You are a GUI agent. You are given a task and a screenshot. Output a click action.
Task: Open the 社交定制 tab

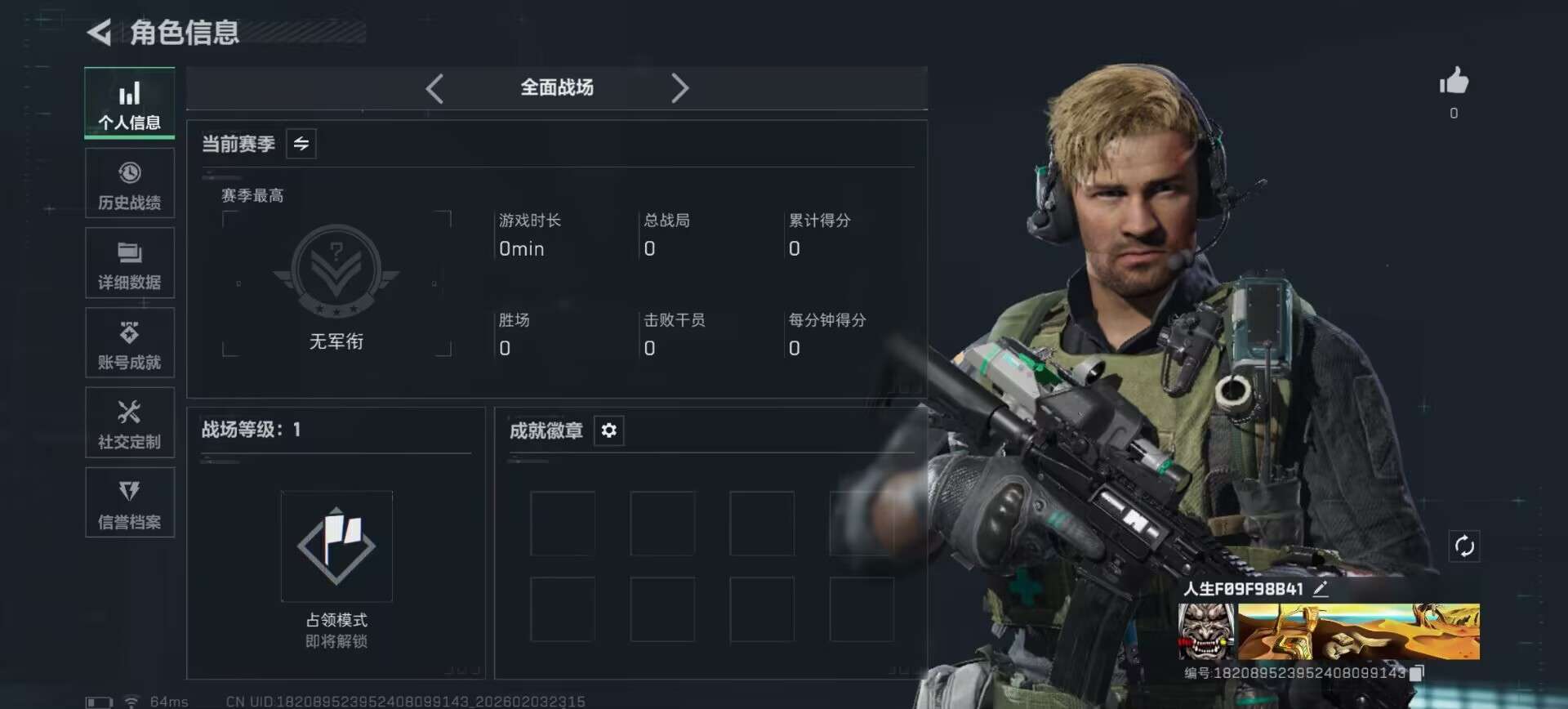pyautogui.click(x=129, y=423)
